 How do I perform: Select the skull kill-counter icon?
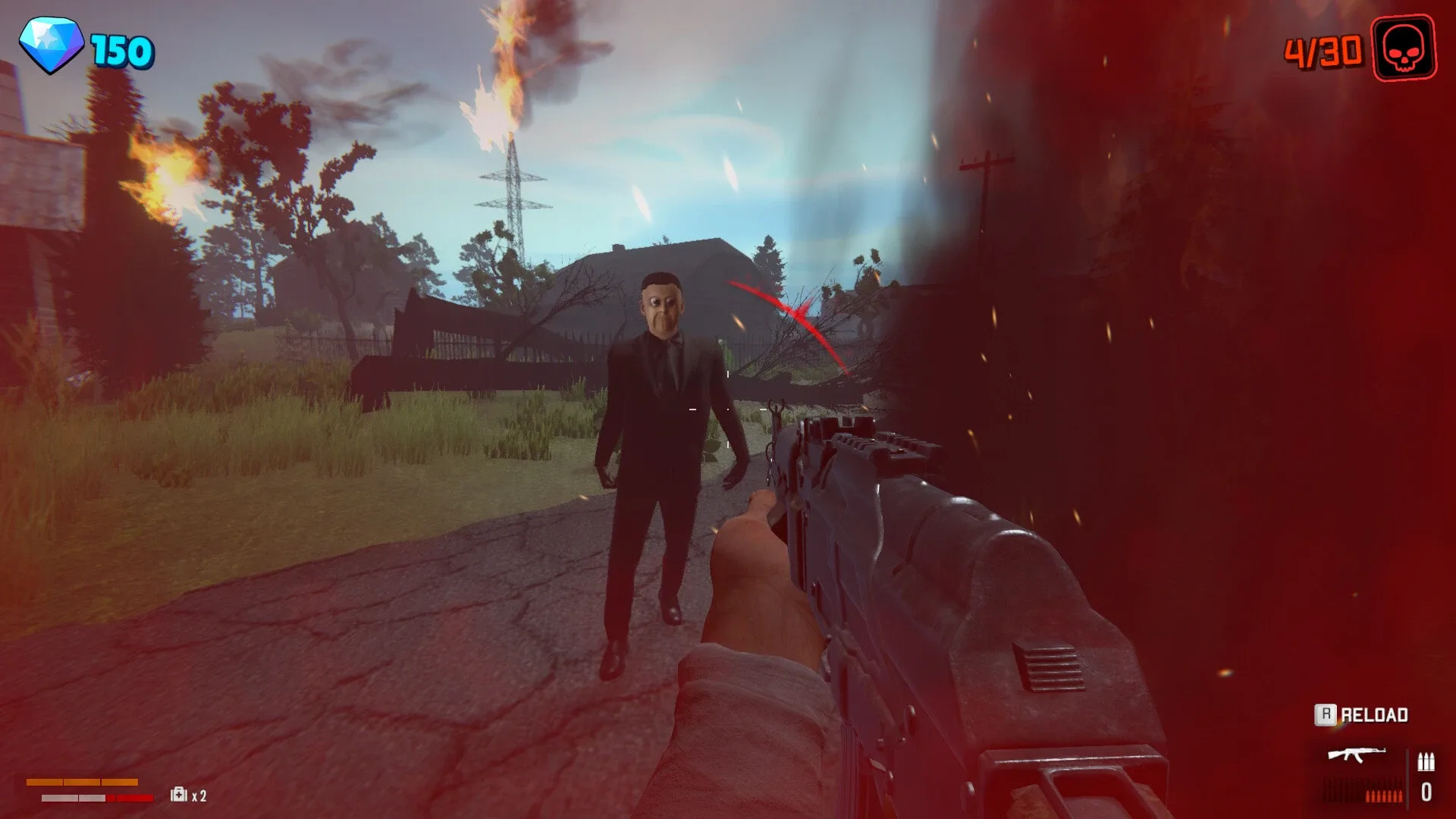pyautogui.click(x=1404, y=49)
